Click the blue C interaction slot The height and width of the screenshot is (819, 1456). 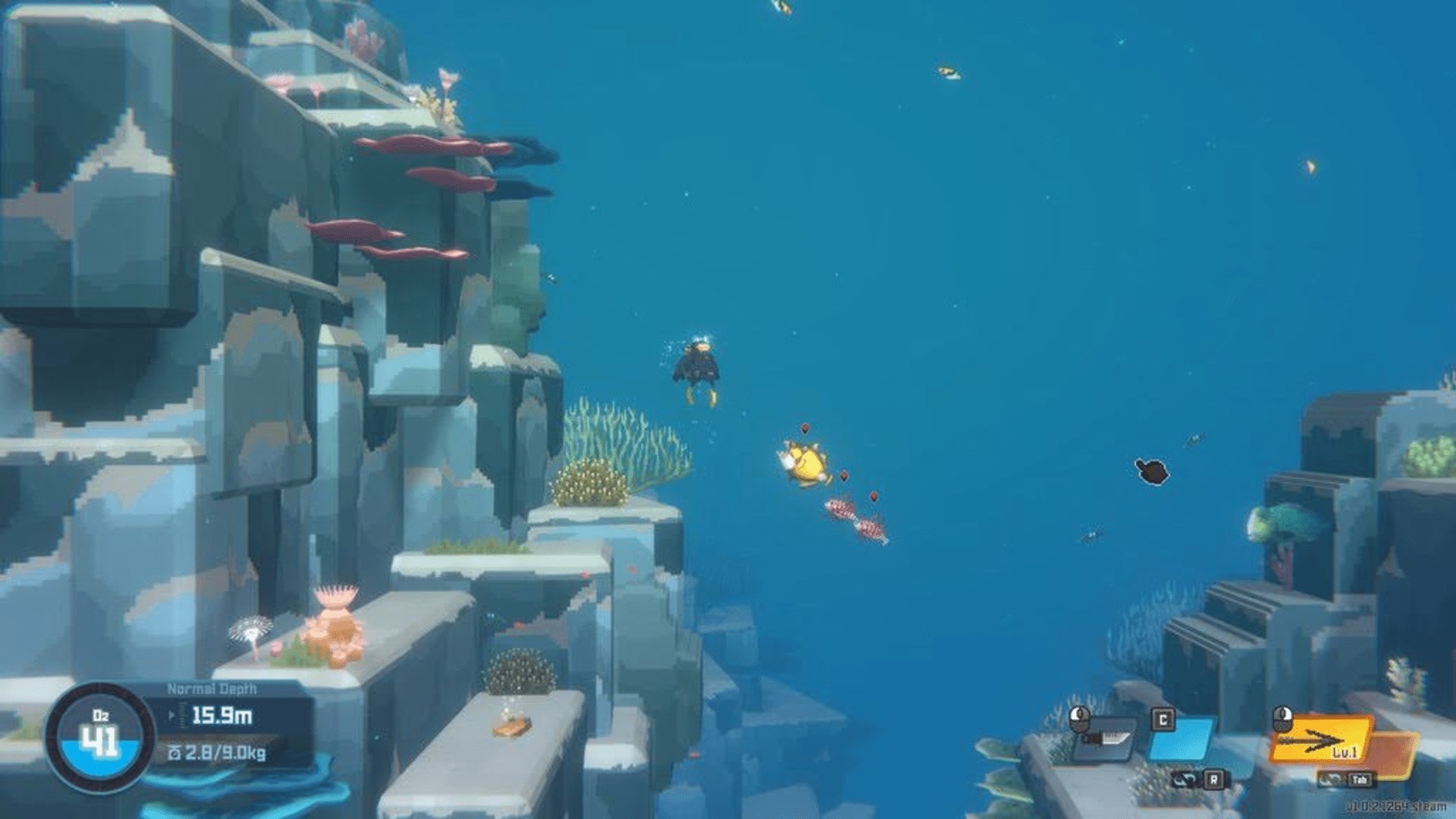tap(1183, 740)
